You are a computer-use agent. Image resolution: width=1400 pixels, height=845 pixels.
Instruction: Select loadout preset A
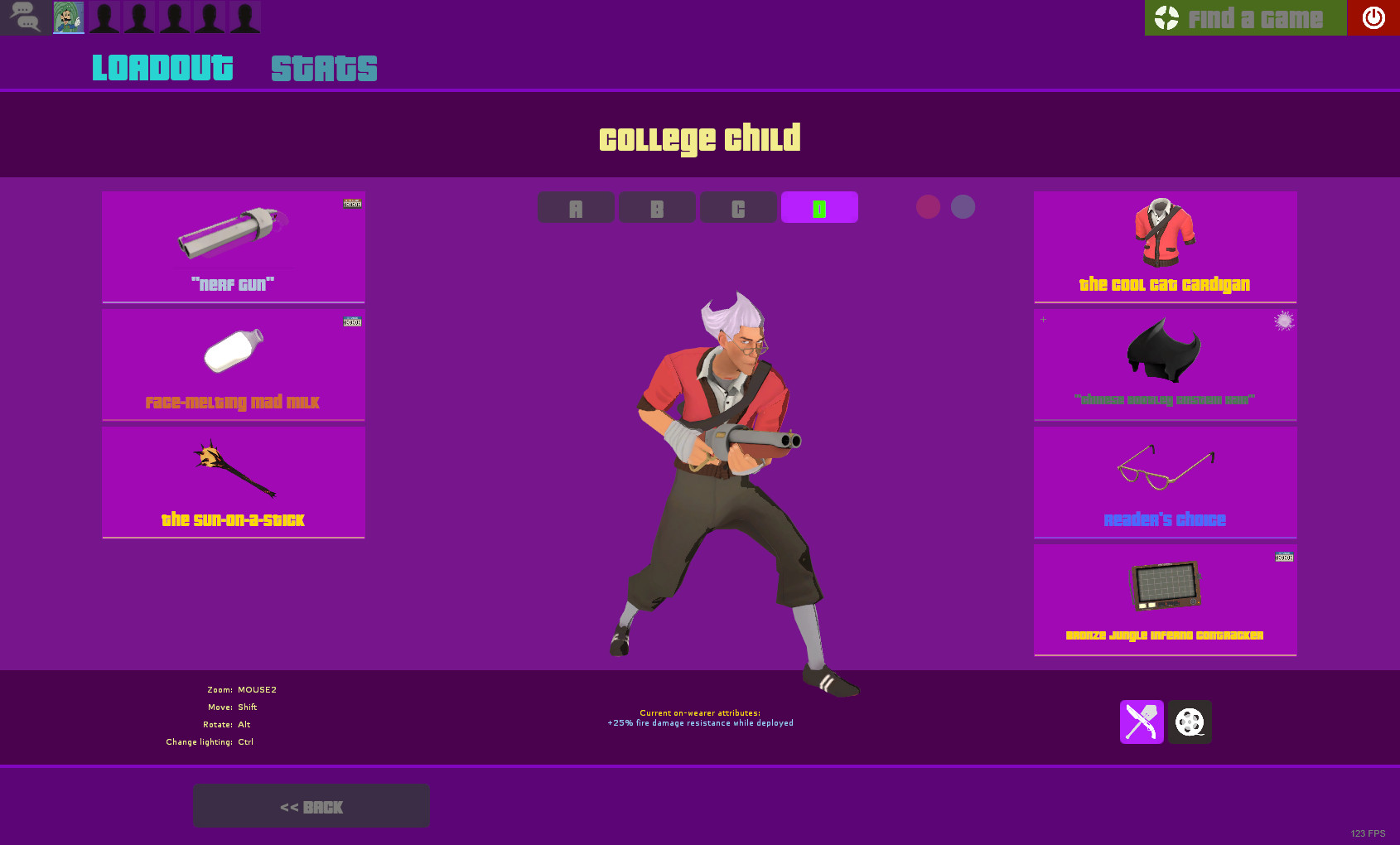click(576, 207)
